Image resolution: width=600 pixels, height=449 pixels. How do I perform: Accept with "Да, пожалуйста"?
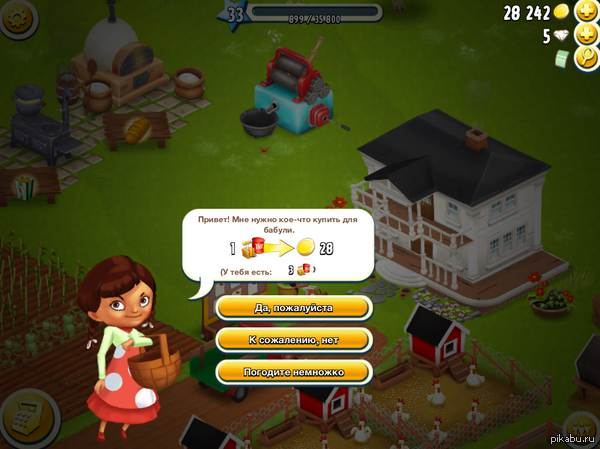[x=293, y=308]
